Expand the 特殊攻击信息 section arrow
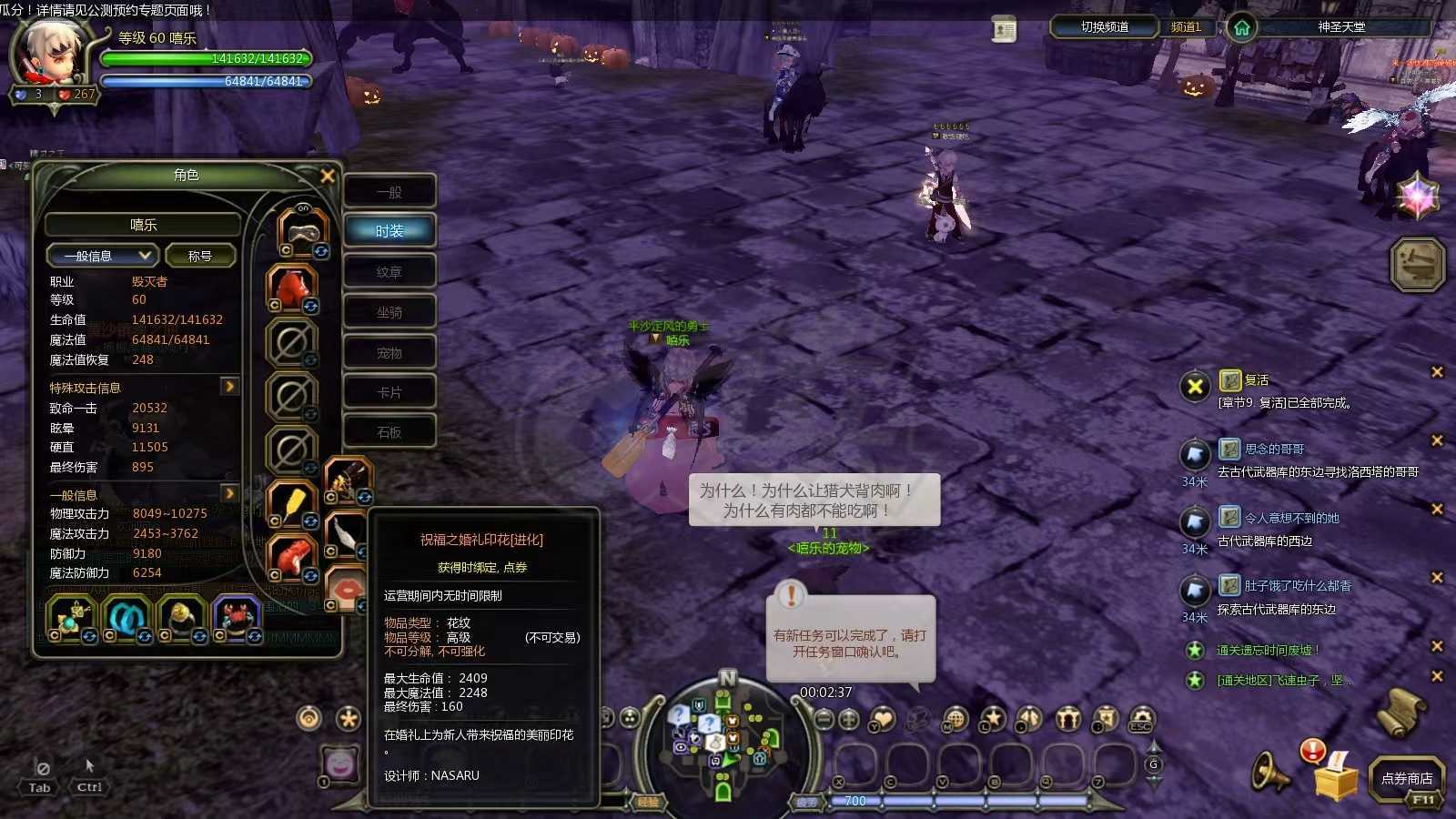The image size is (1456, 819). pyautogui.click(x=229, y=387)
